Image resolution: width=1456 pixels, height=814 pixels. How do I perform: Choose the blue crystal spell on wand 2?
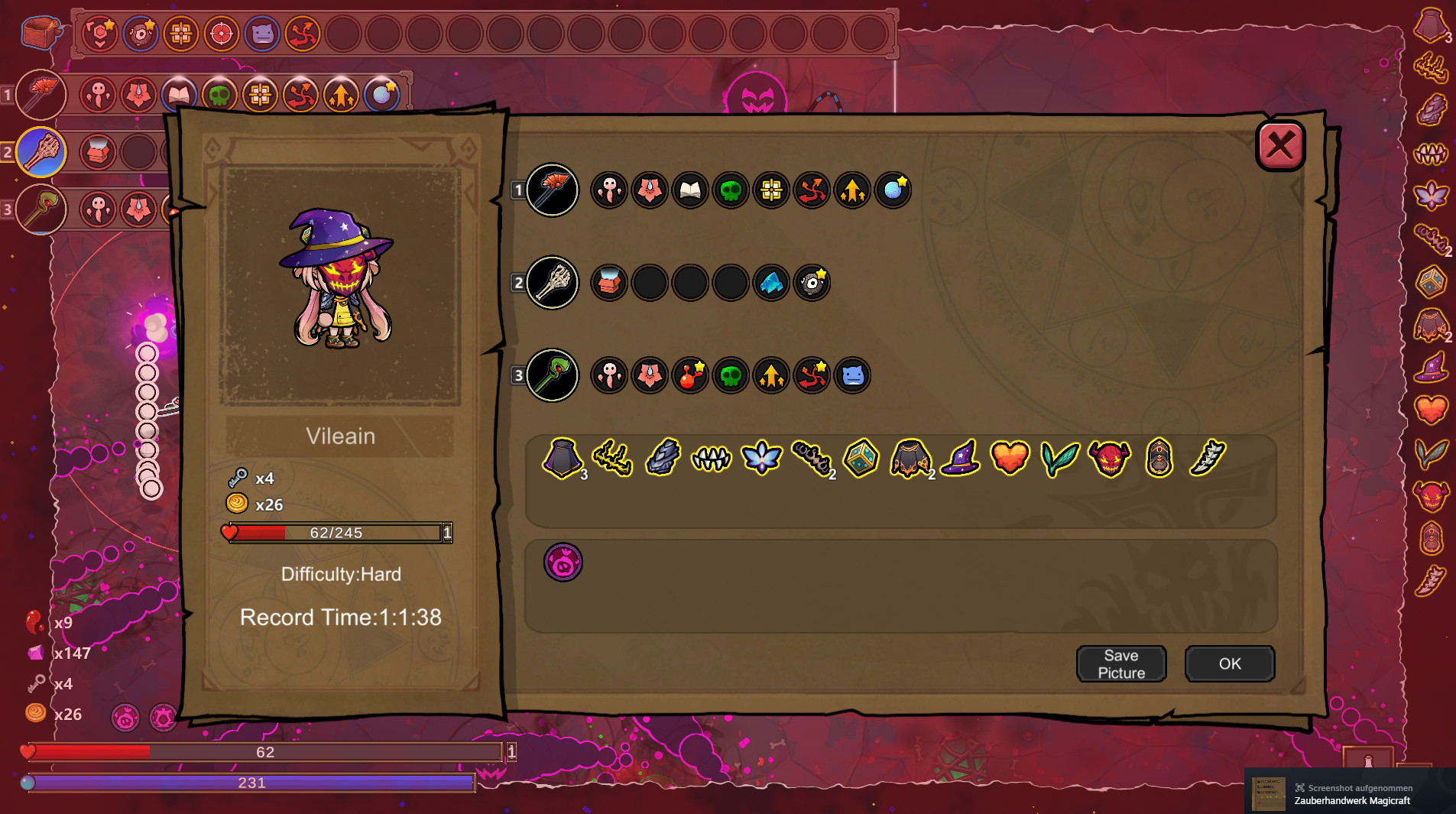point(770,283)
